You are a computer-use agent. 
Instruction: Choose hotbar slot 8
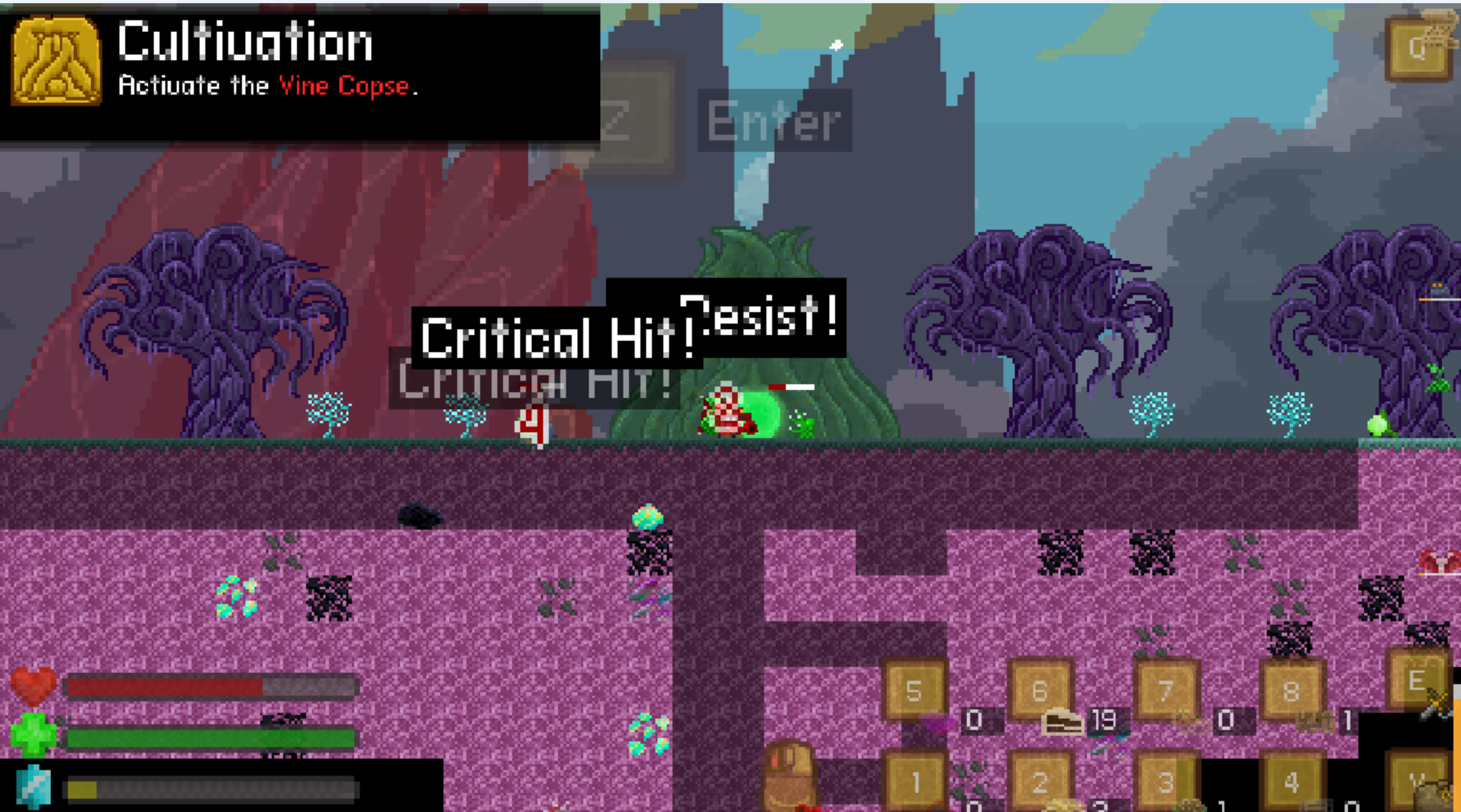[1291, 691]
